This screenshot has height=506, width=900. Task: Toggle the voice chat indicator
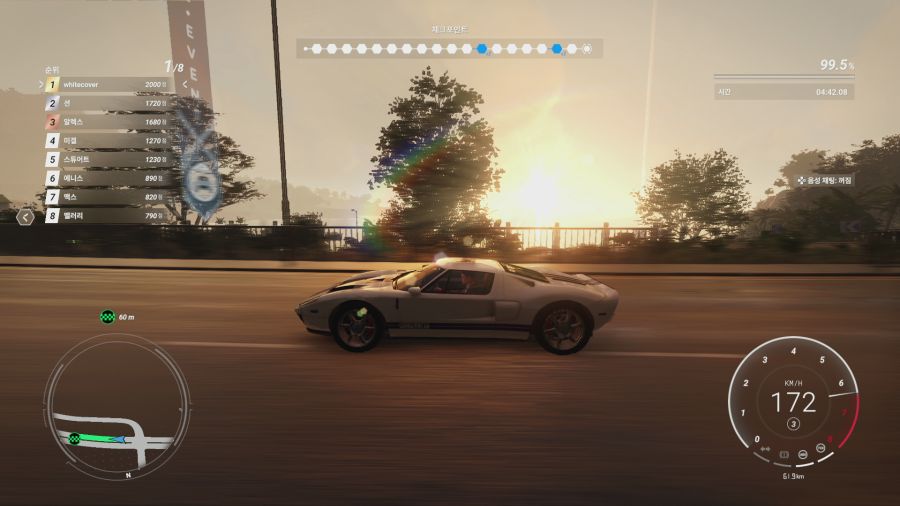(x=824, y=180)
